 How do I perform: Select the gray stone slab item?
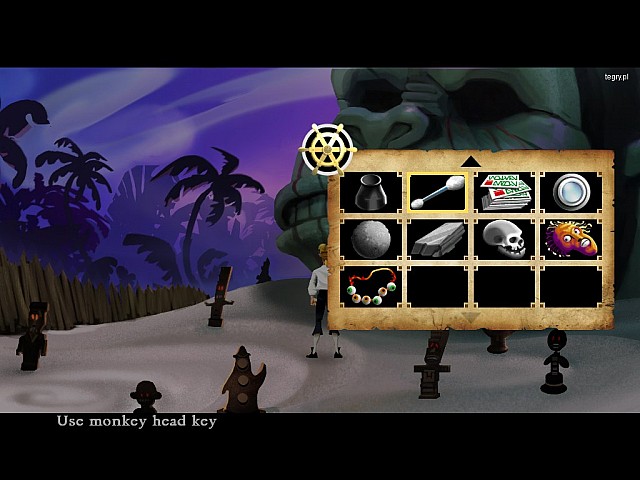[x=437, y=239]
